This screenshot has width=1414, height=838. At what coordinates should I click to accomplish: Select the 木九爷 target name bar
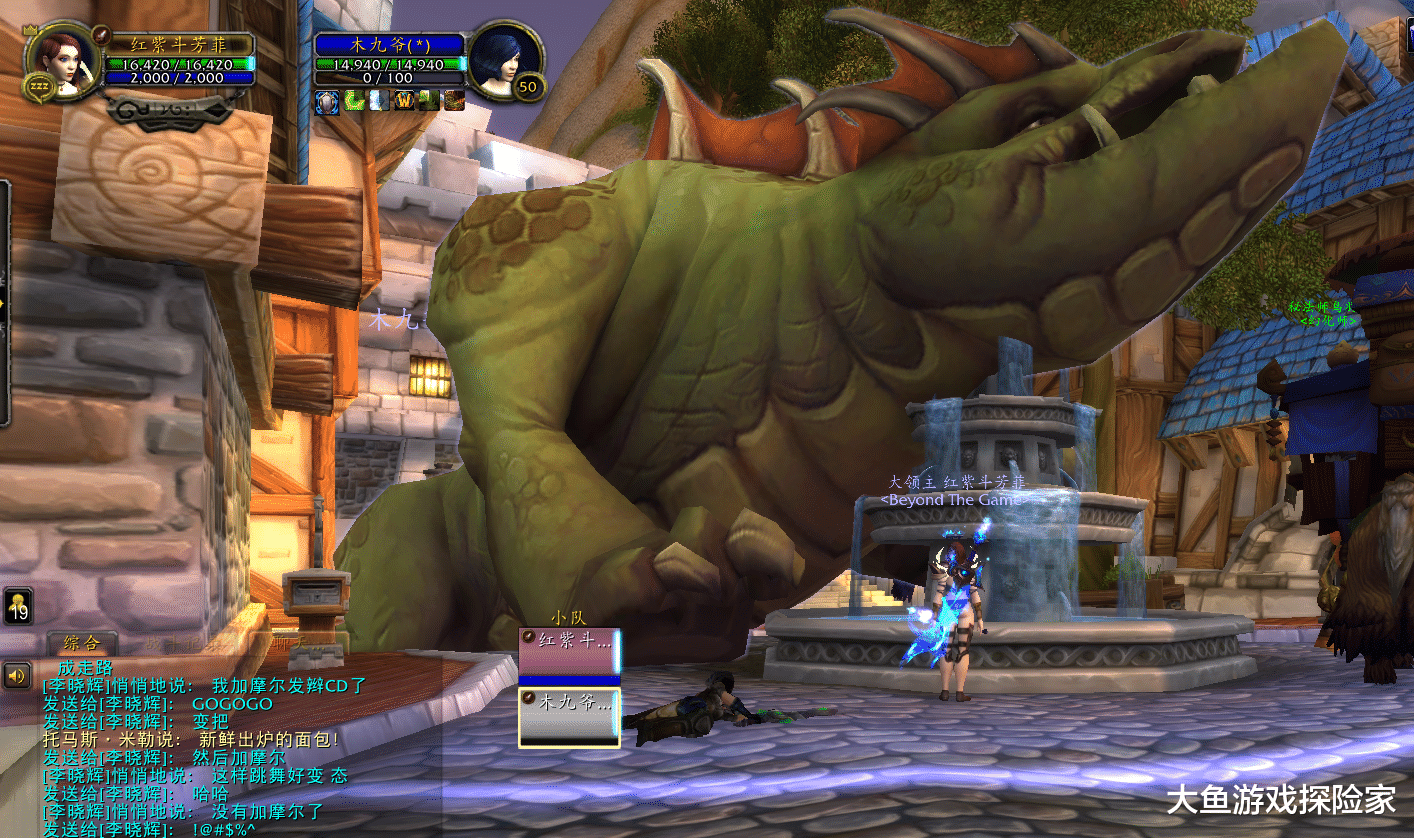pyautogui.click(x=389, y=44)
